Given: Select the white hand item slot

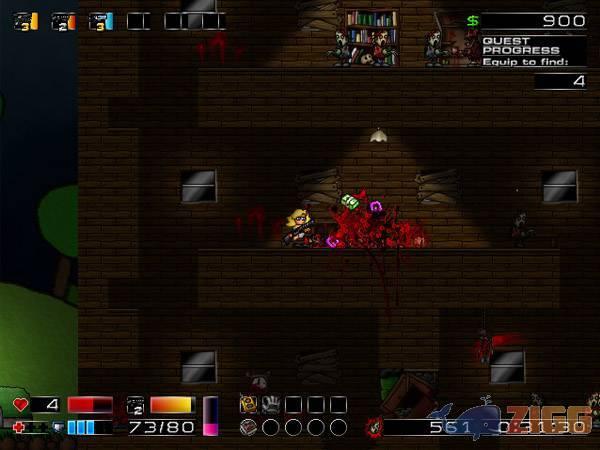Looking at the screenshot, I should click(270, 405).
